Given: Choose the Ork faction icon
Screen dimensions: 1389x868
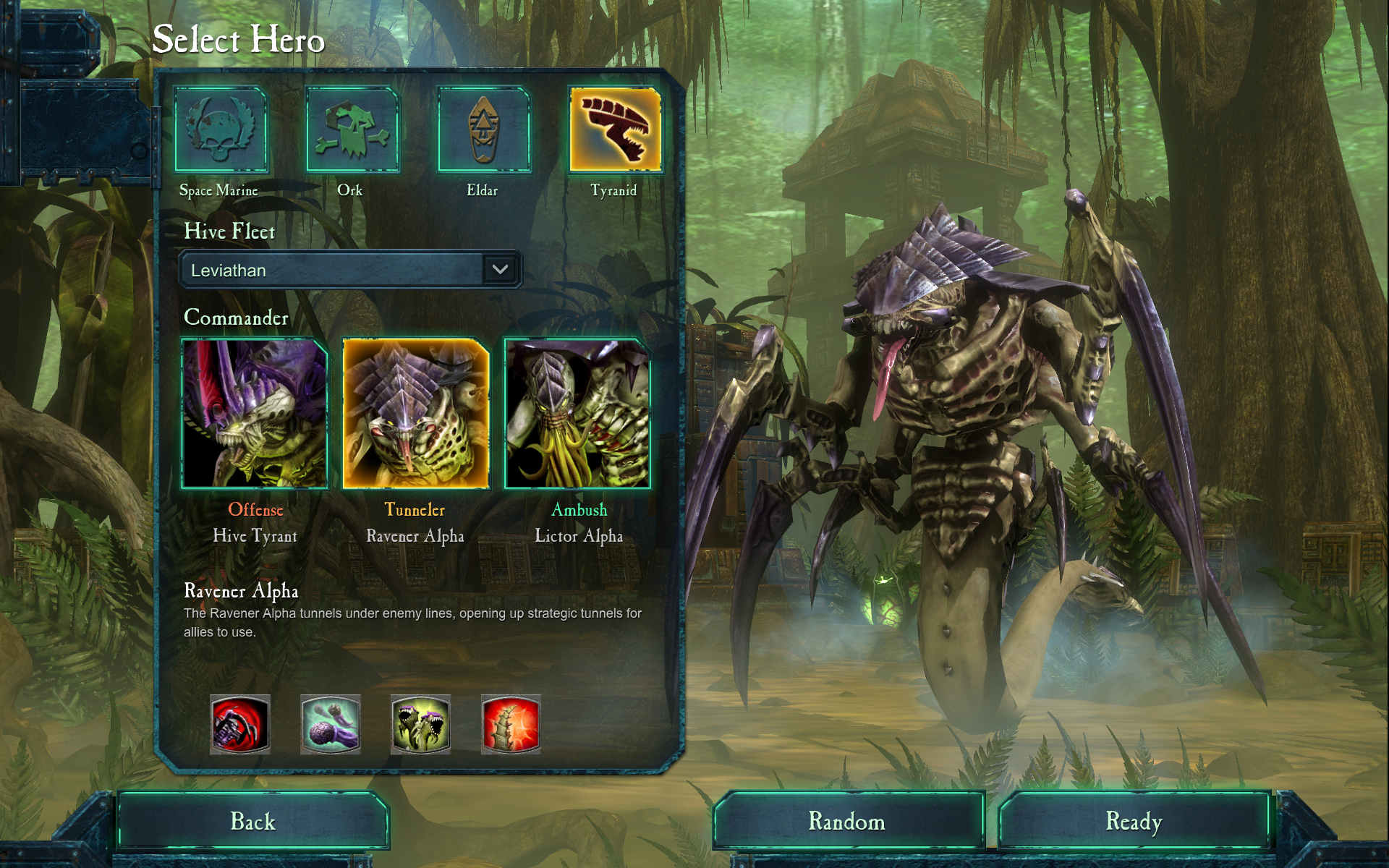Looking at the screenshot, I should (352, 130).
